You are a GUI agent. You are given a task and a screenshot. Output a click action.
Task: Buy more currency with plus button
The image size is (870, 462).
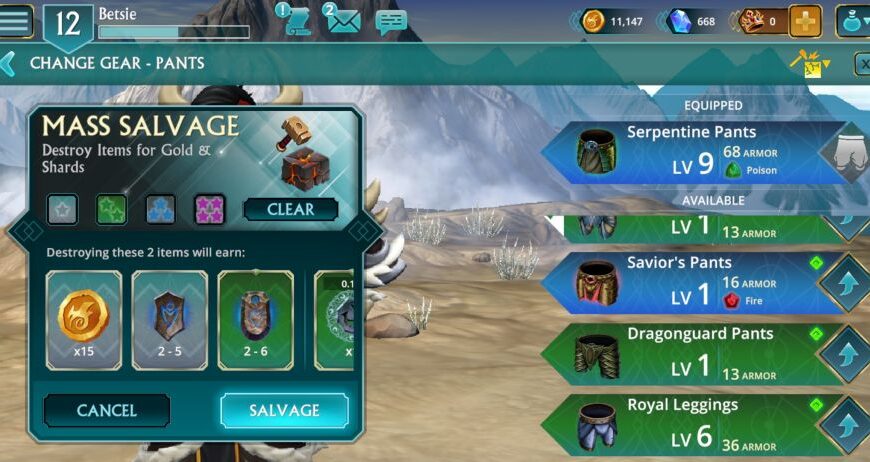805,21
